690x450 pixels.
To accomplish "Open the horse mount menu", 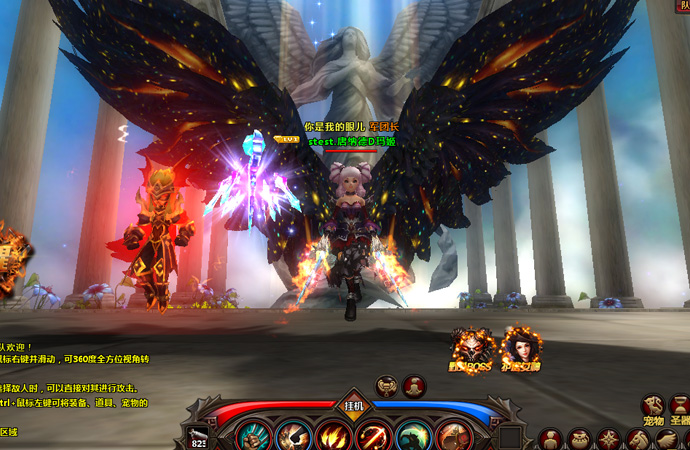I will click(x=637, y=439).
